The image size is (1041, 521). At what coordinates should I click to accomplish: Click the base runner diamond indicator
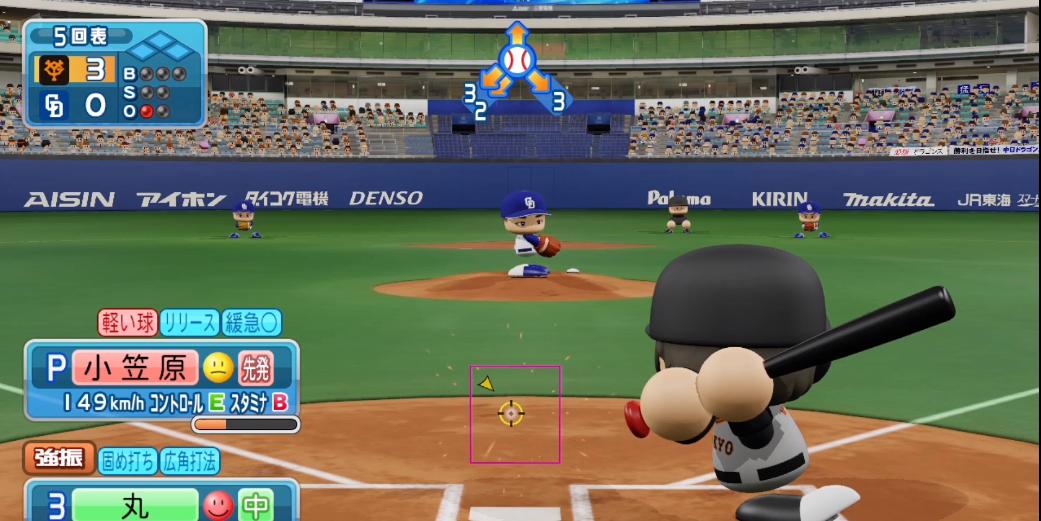[x=161, y=46]
